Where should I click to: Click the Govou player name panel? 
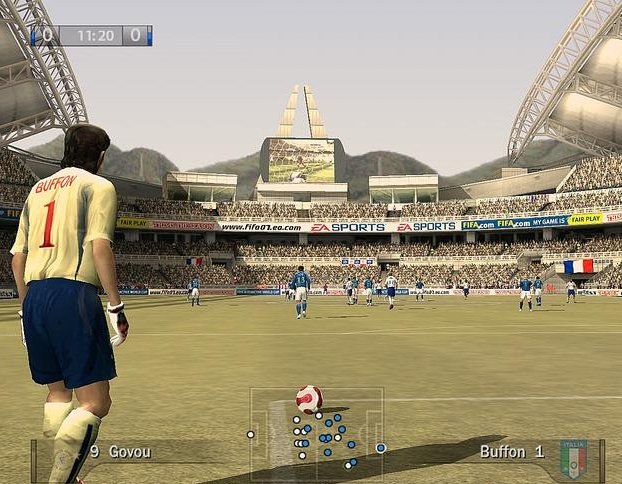click(120, 452)
